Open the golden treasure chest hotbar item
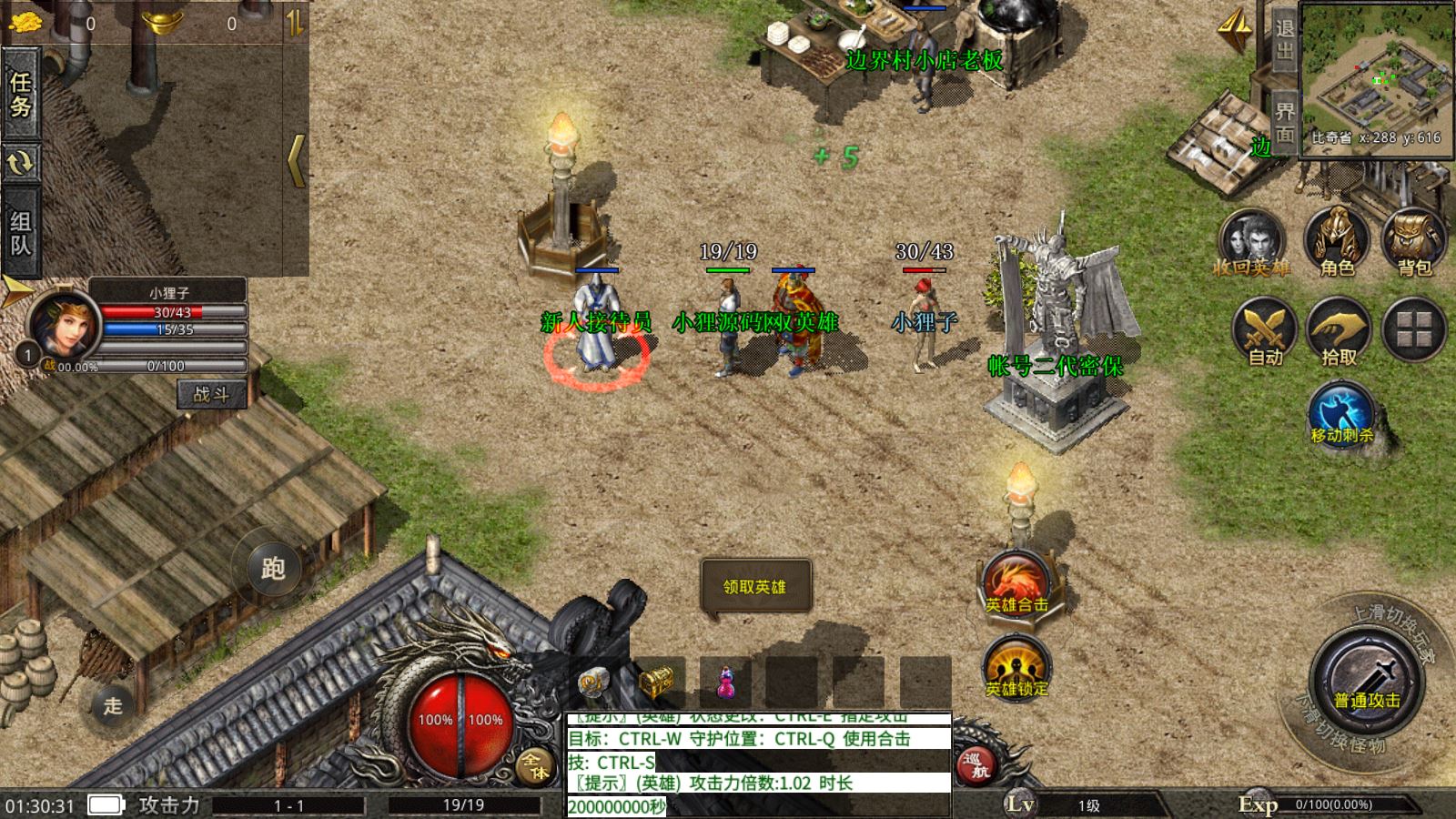The width and height of the screenshot is (1456, 819). pyautogui.click(x=657, y=681)
